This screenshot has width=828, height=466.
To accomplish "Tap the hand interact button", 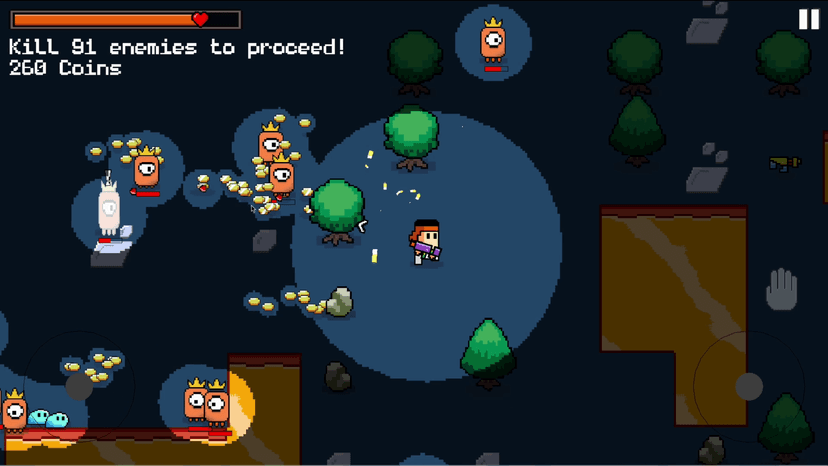I will (781, 291).
